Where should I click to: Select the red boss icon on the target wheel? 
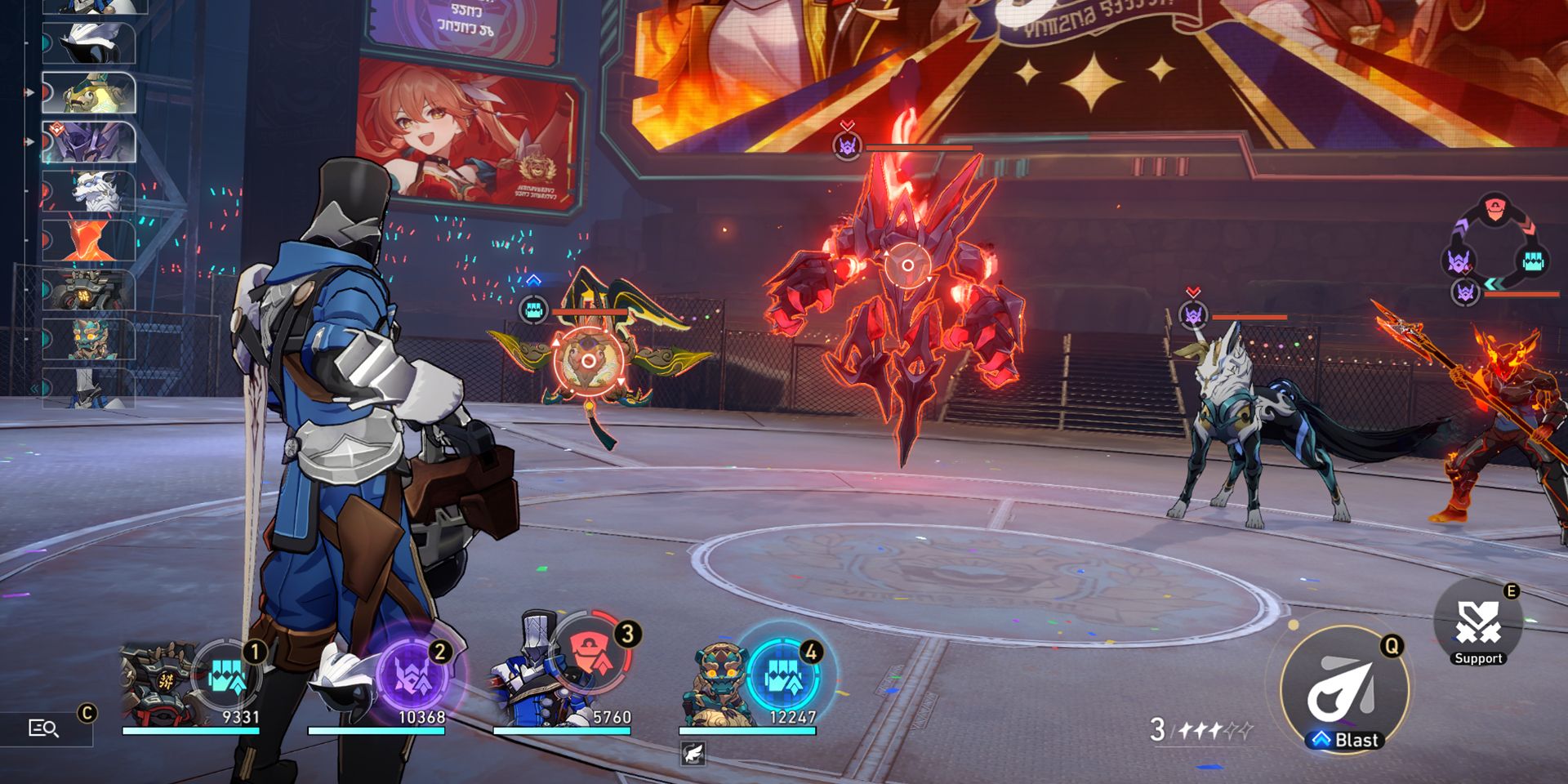[x=1494, y=208]
